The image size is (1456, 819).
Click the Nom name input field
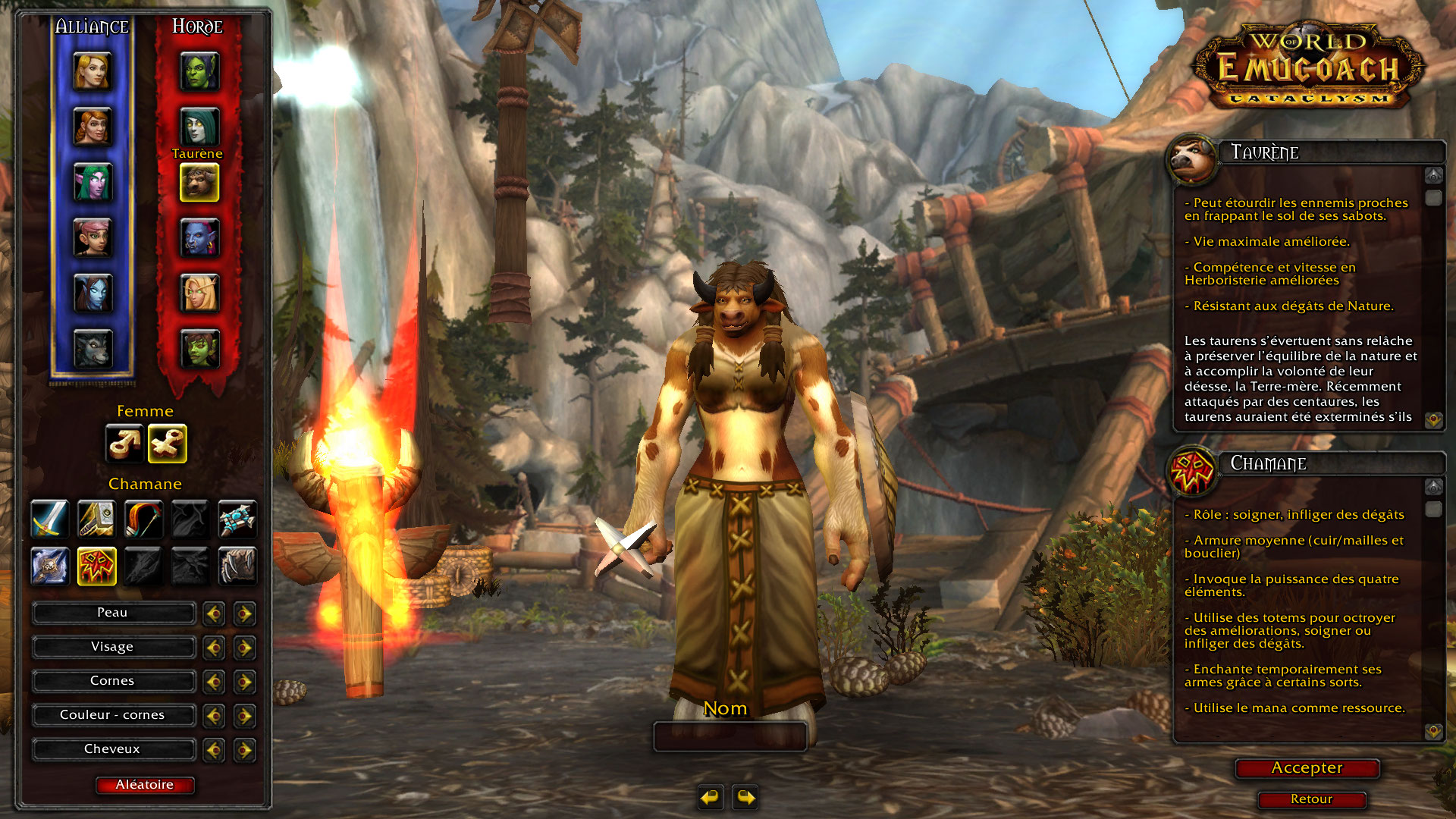point(730,736)
